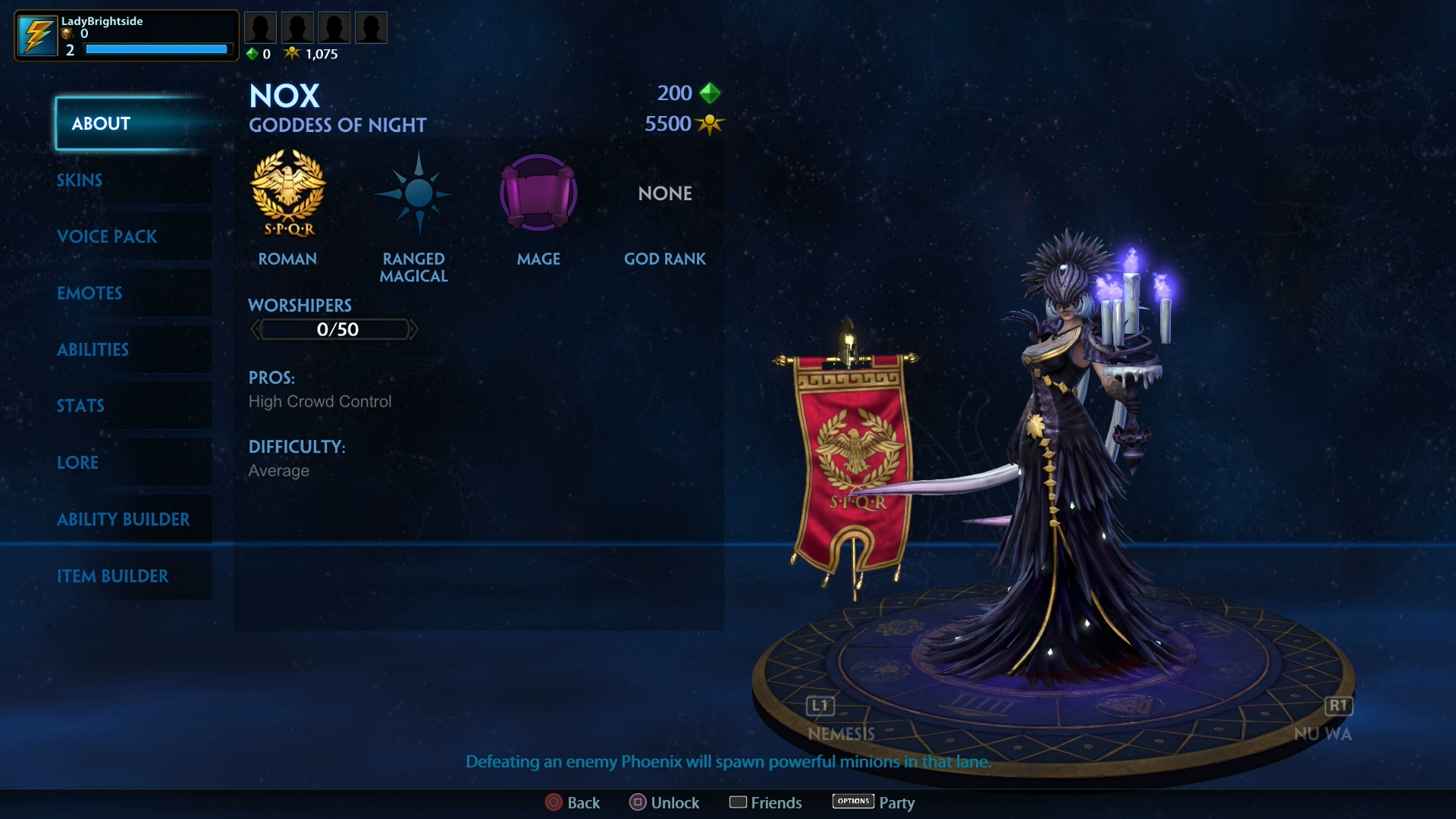Click the gem currency icon showing 200
1456x819 pixels.
tap(710, 93)
